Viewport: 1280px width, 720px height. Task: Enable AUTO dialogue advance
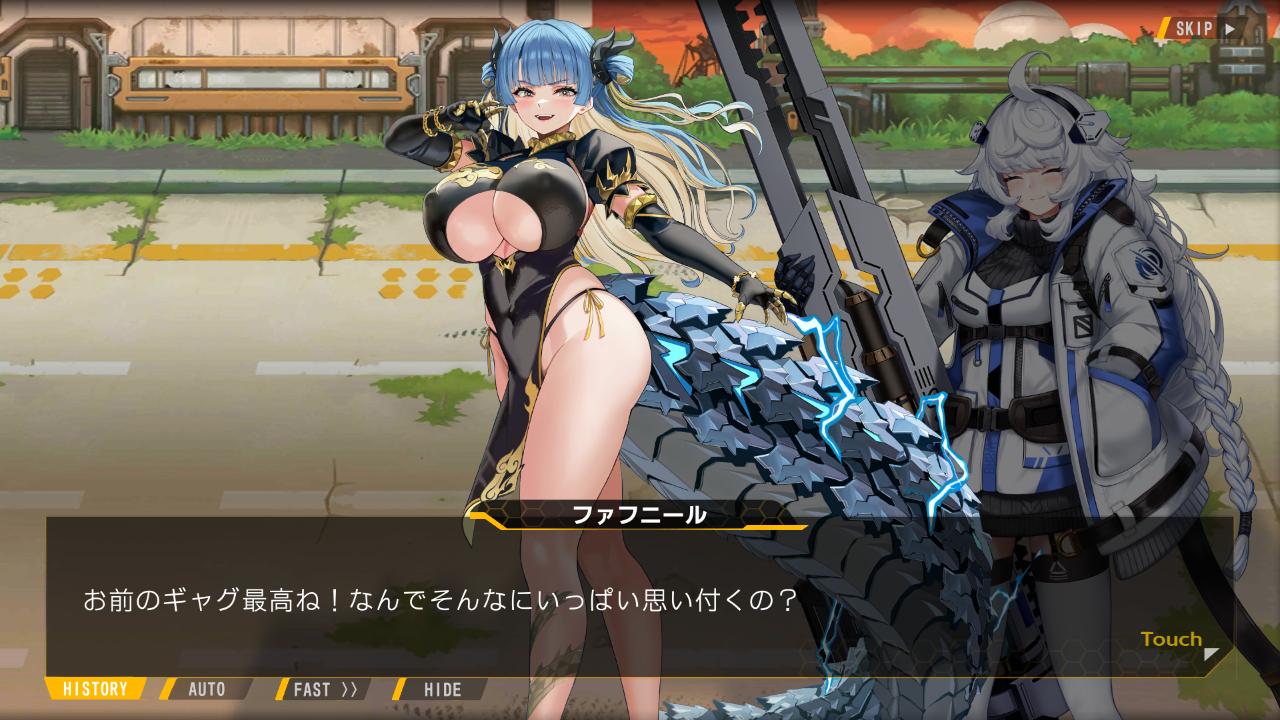click(207, 689)
